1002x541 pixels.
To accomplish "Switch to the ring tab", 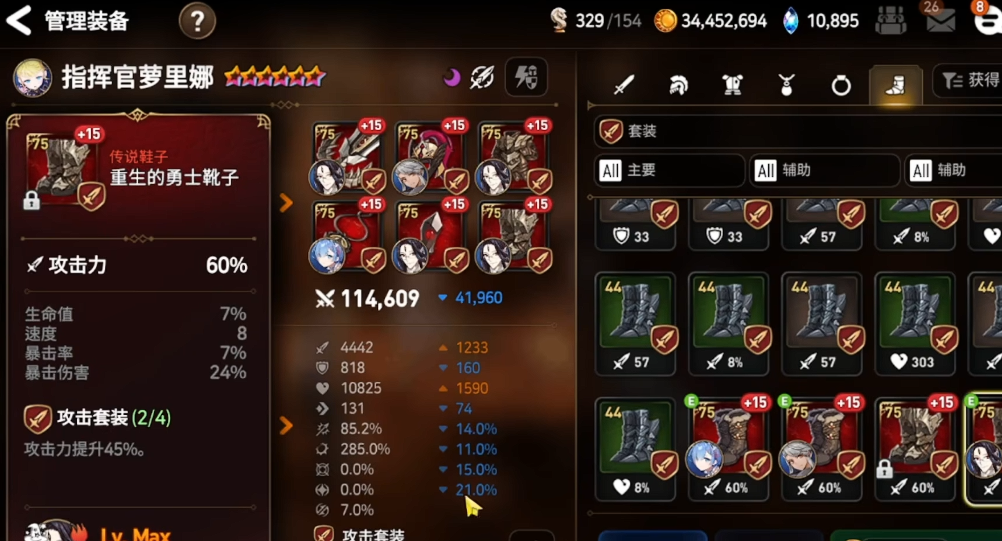I will click(x=841, y=85).
